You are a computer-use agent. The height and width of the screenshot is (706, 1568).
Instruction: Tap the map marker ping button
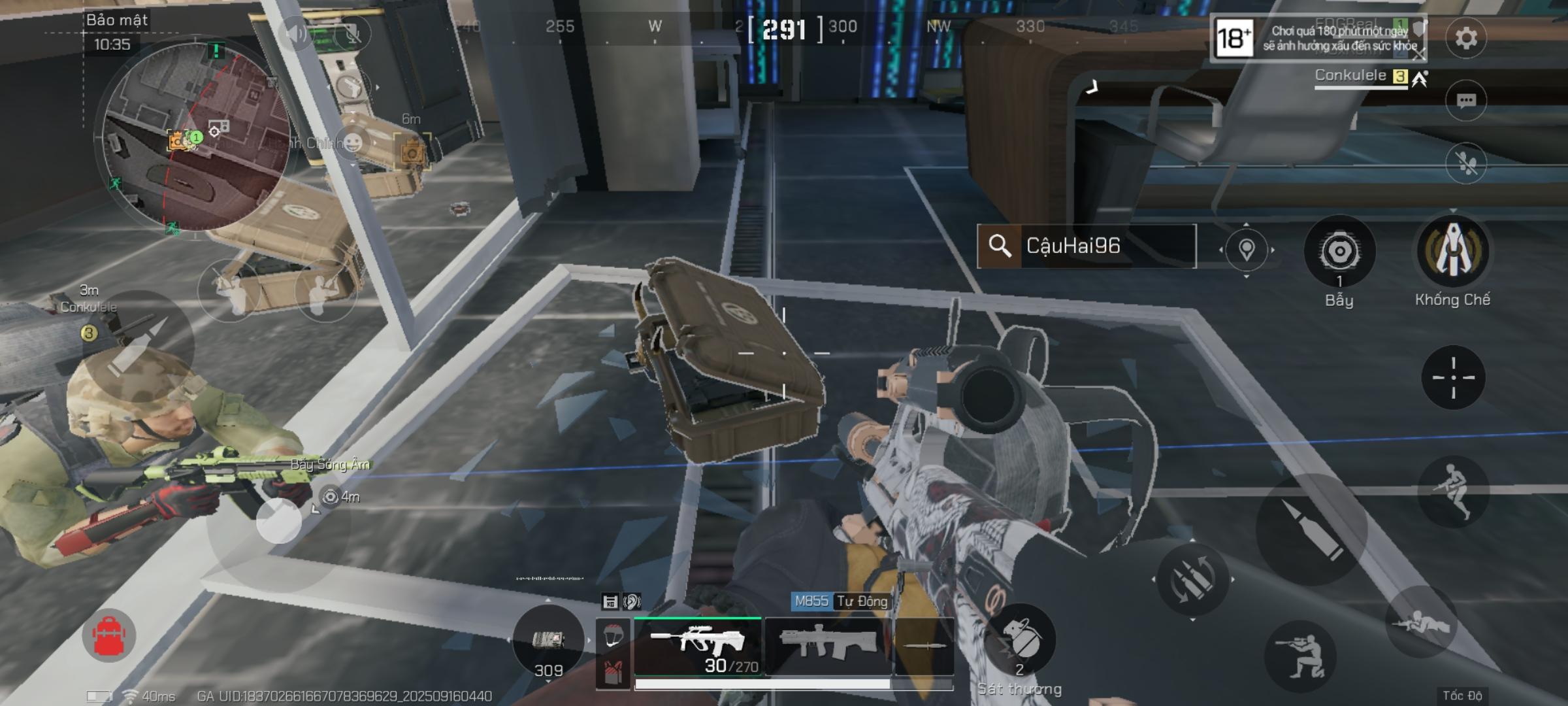click(1246, 250)
